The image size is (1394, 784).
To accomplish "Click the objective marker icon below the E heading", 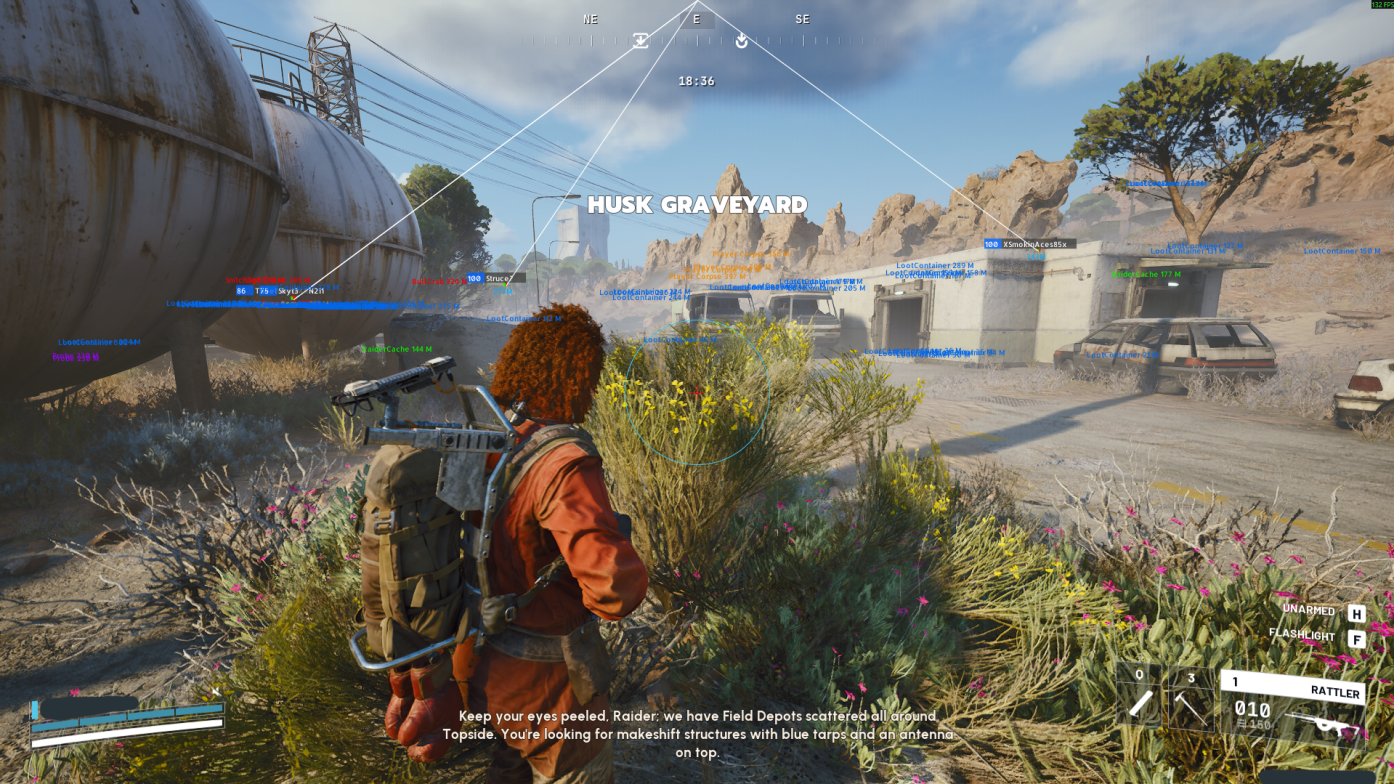I will (741, 41).
